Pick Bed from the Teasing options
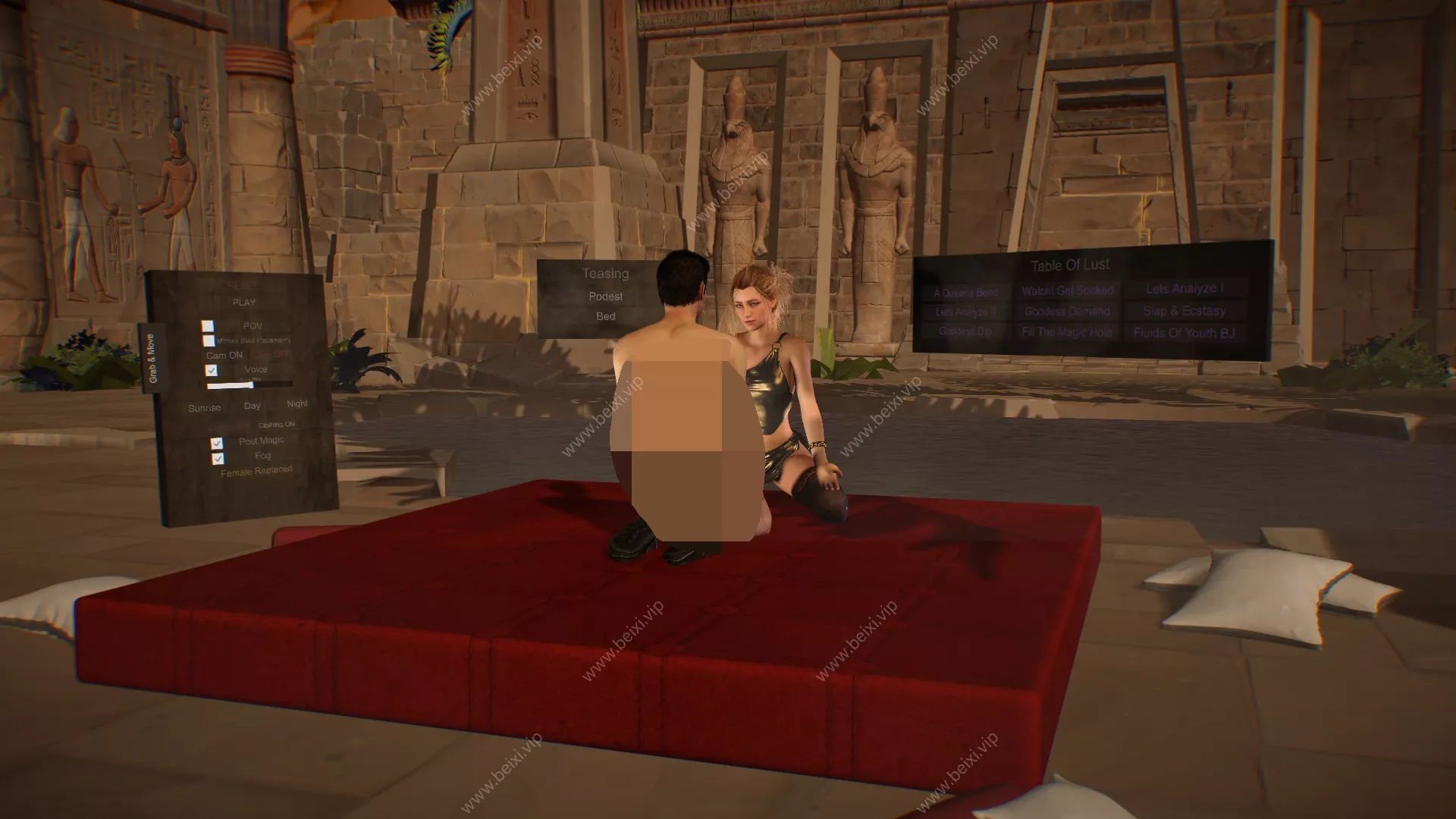 click(606, 317)
